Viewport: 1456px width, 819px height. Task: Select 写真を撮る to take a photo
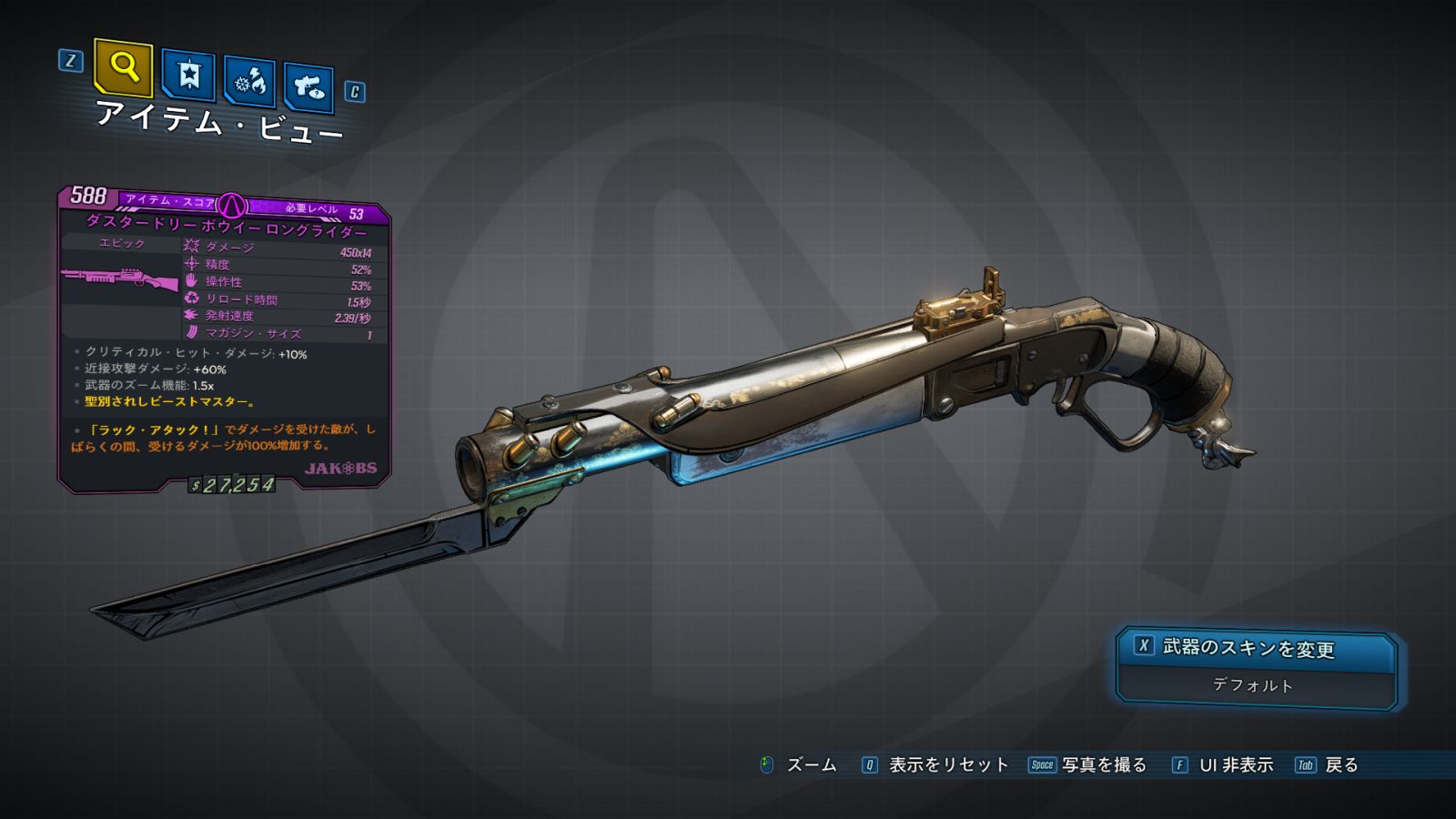1103,765
